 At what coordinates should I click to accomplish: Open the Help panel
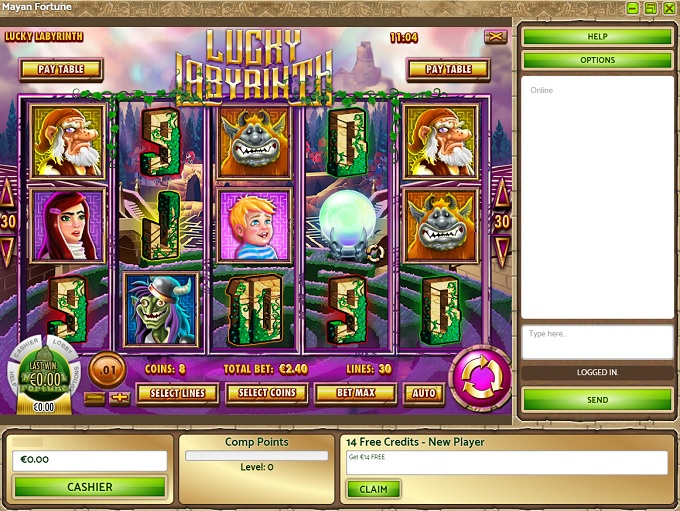point(597,37)
